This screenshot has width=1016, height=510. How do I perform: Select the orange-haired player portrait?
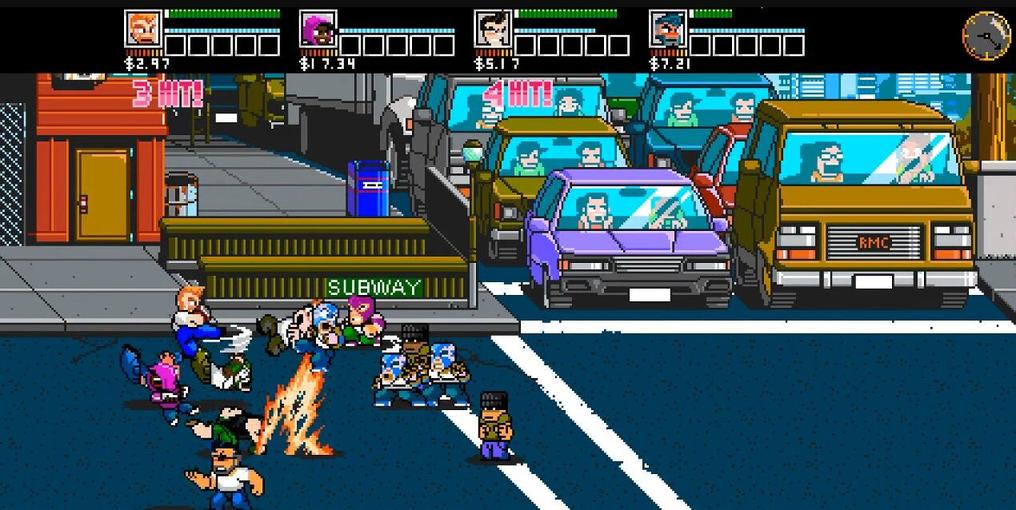pos(143,29)
